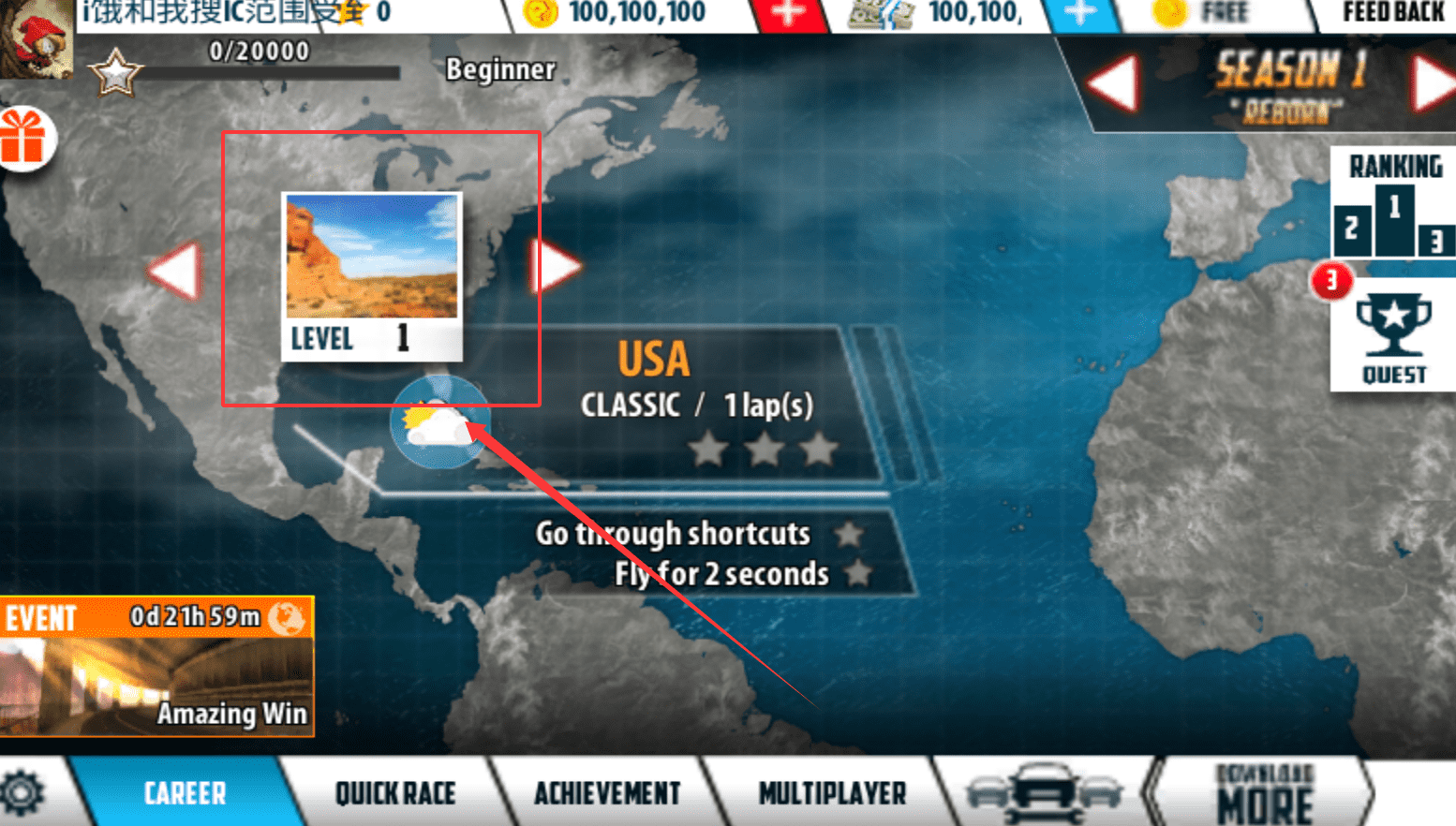Screen dimensions: 1456x826
Task: Open the Career tab
Action: (x=184, y=793)
